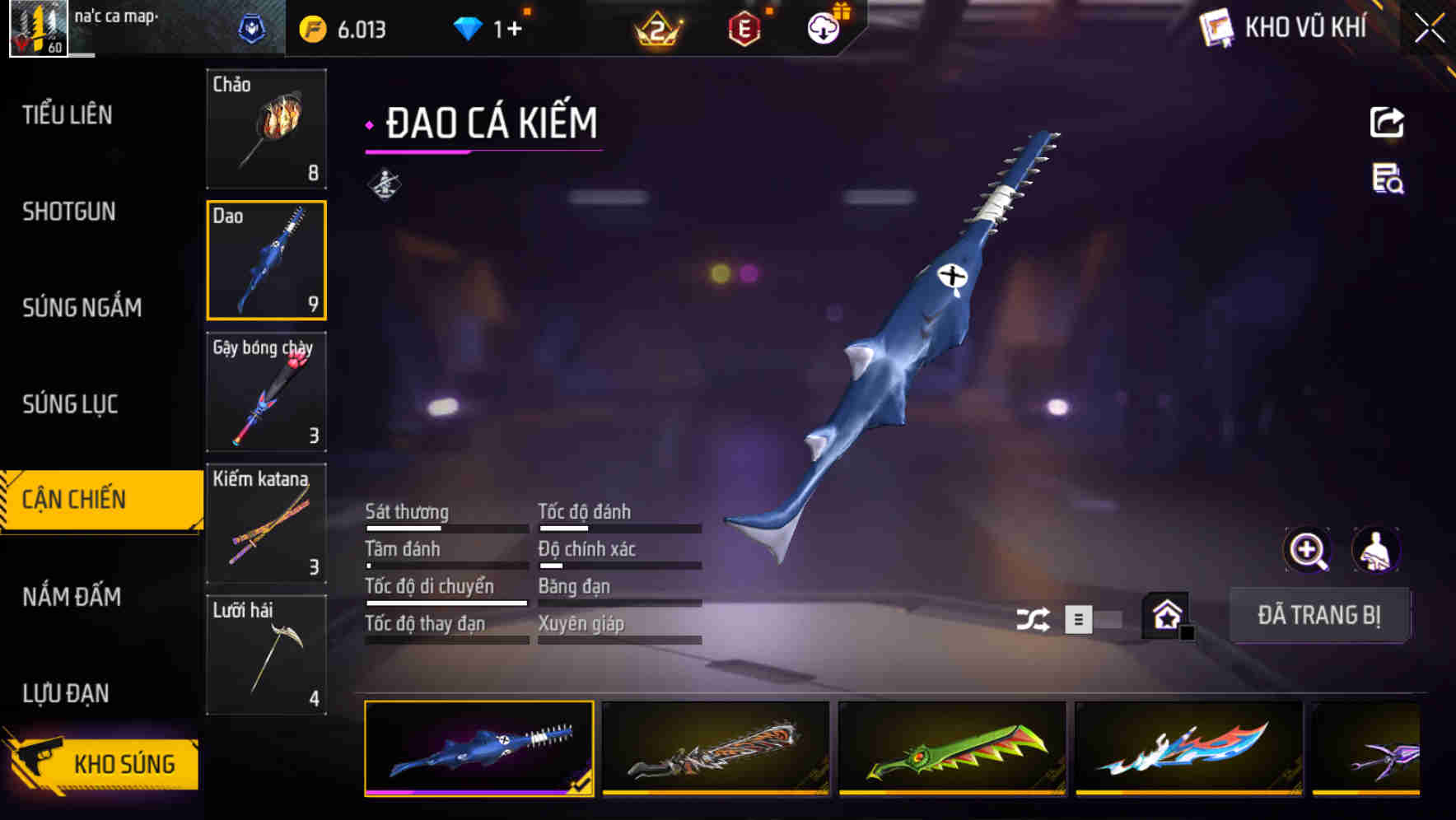Select the SÚNG NGẮM sidebar tab
The height and width of the screenshot is (820, 1456).
pyautogui.click(x=83, y=308)
